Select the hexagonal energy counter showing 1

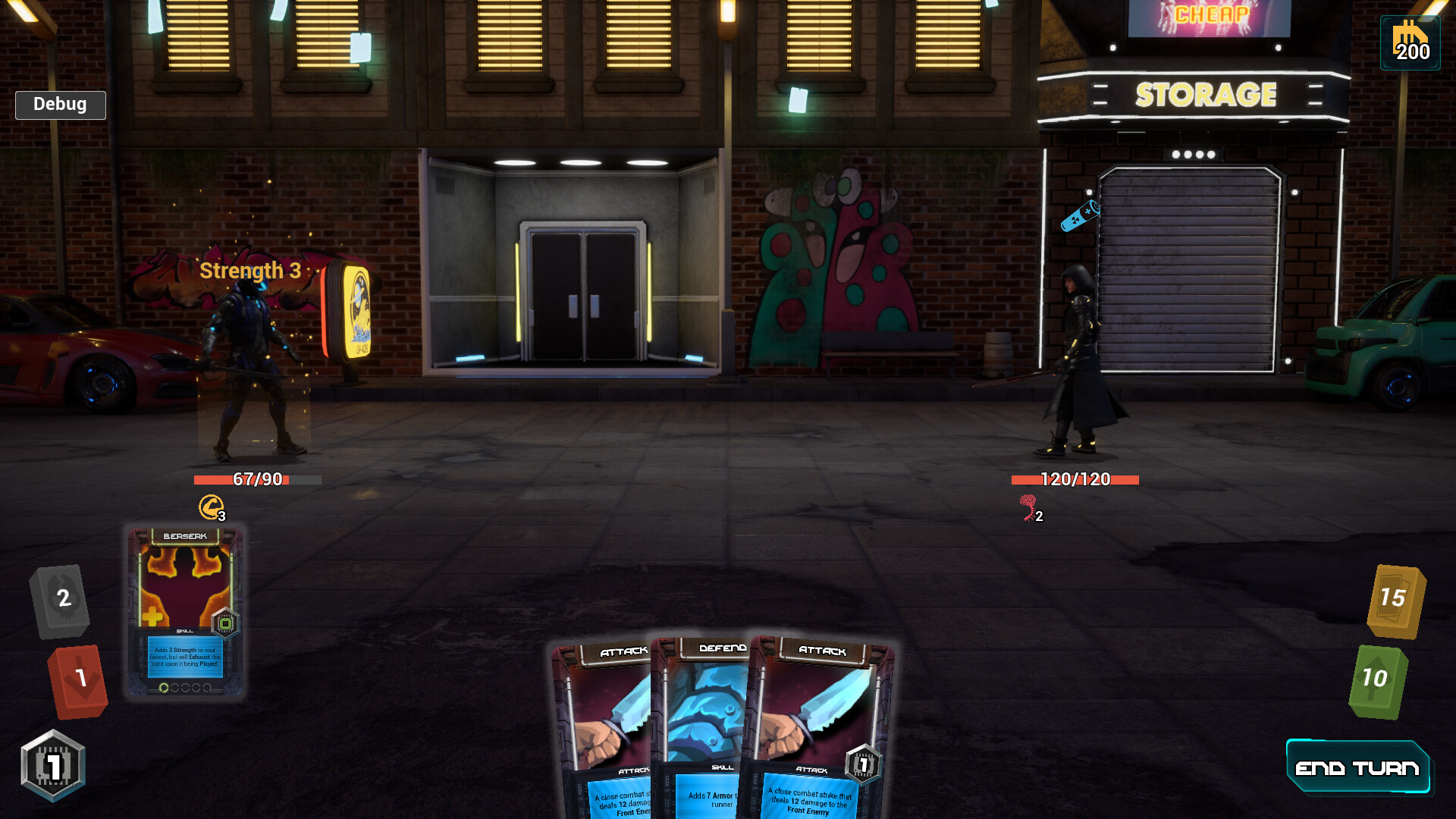tap(53, 766)
